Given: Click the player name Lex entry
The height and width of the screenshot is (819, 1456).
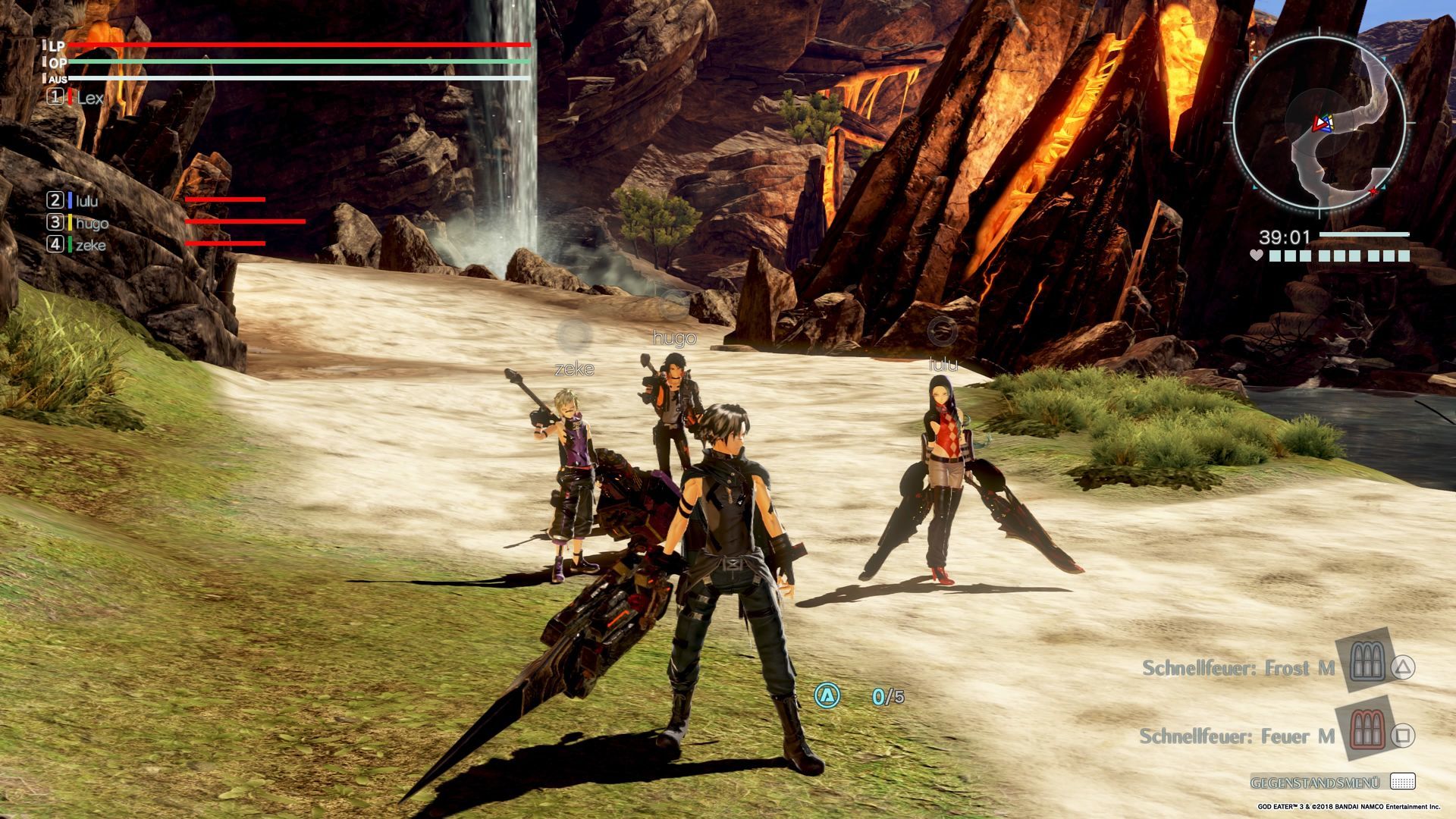Looking at the screenshot, I should pyautogui.click(x=89, y=98).
